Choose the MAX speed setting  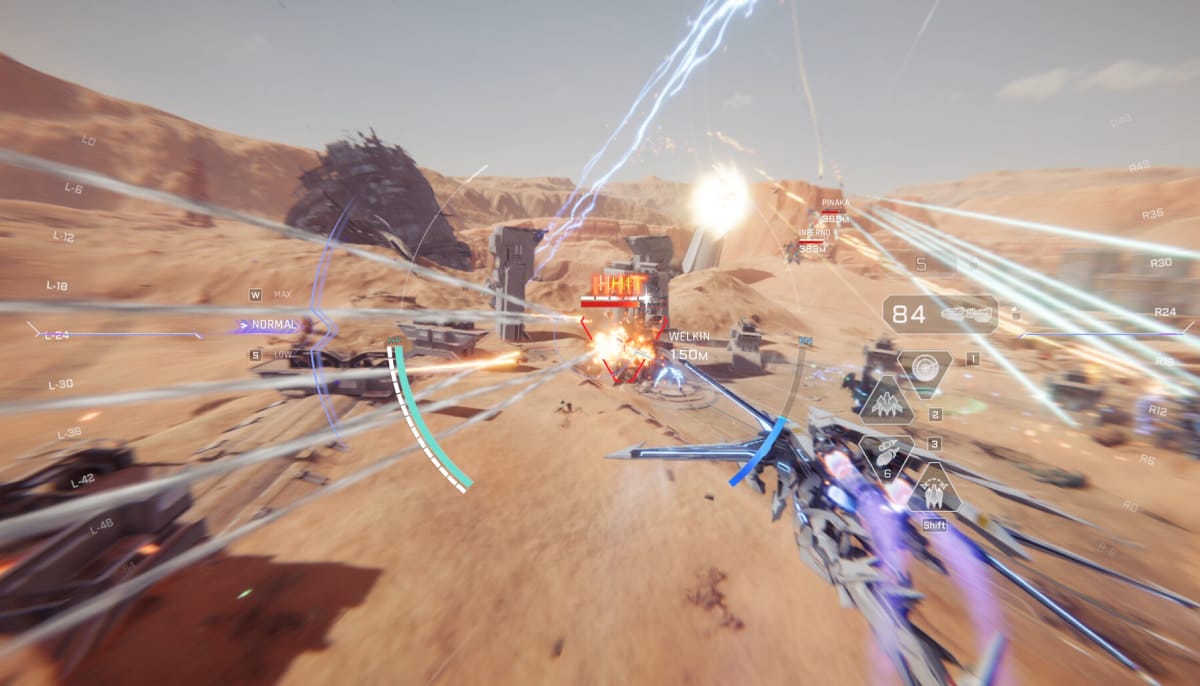pyautogui.click(x=281, y=295)
